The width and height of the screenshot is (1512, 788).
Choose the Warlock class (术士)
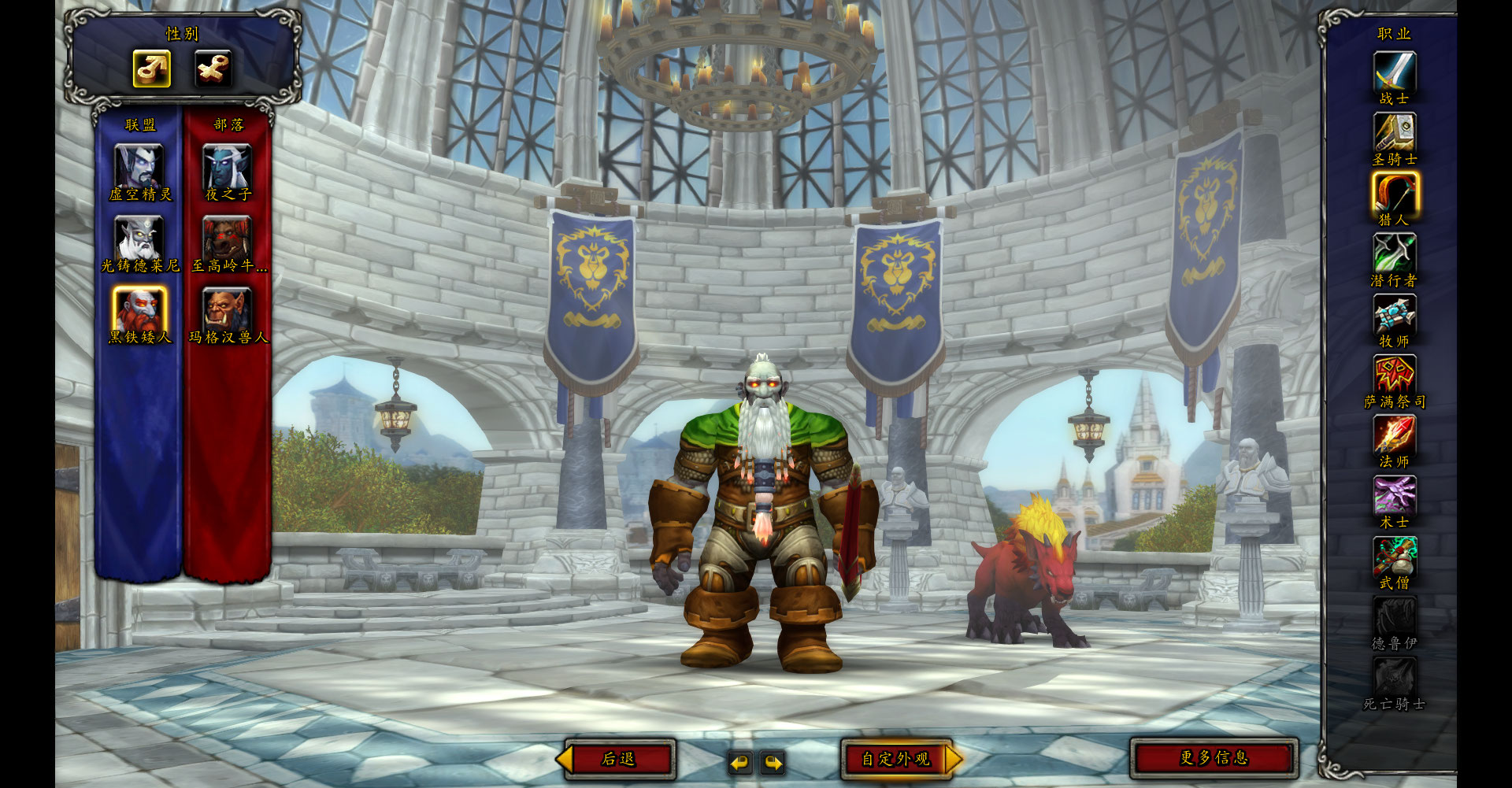[1394, 496]
